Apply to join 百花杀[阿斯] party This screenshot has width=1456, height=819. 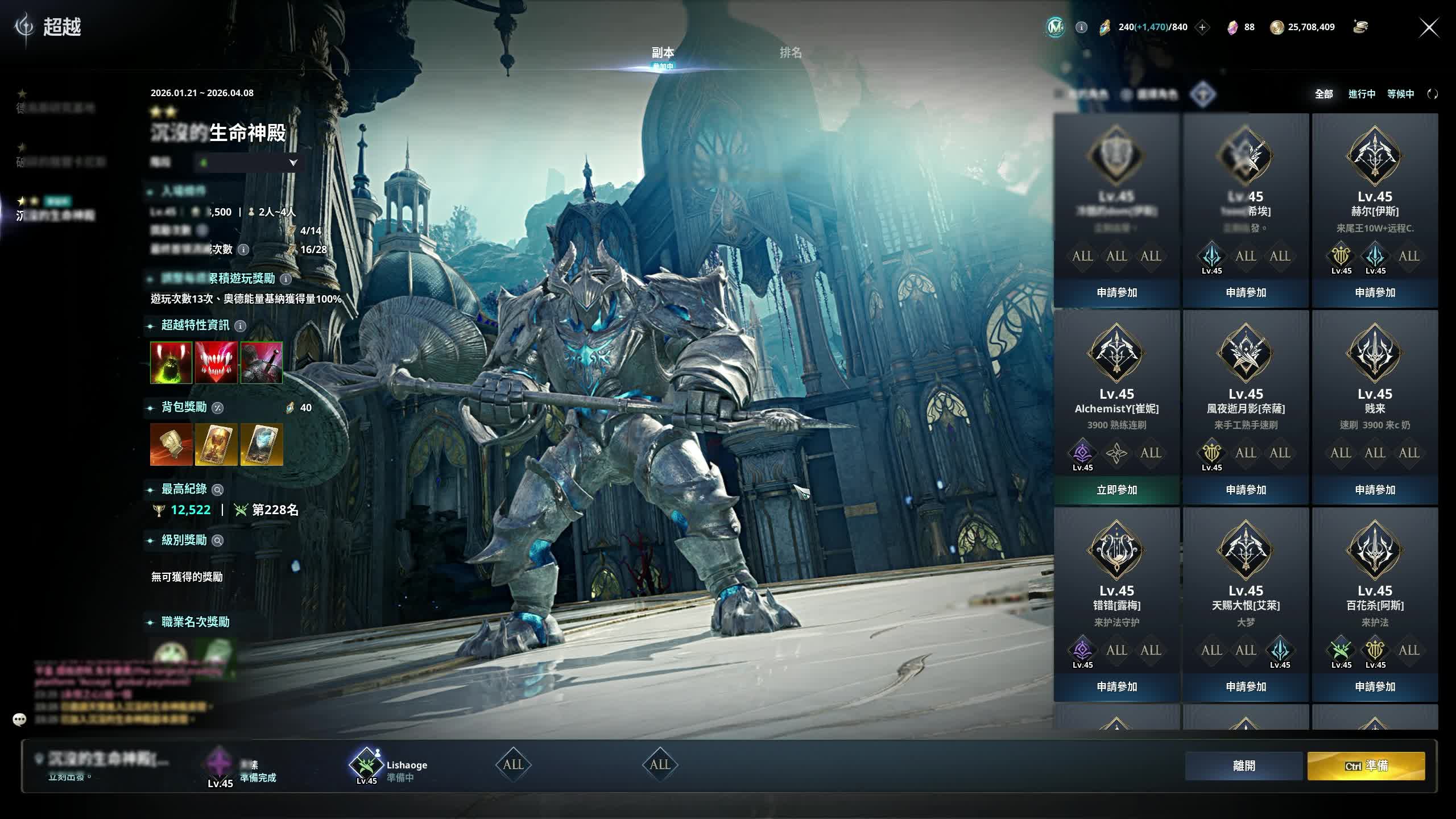pyautogui.click(x=1375, y=687)
